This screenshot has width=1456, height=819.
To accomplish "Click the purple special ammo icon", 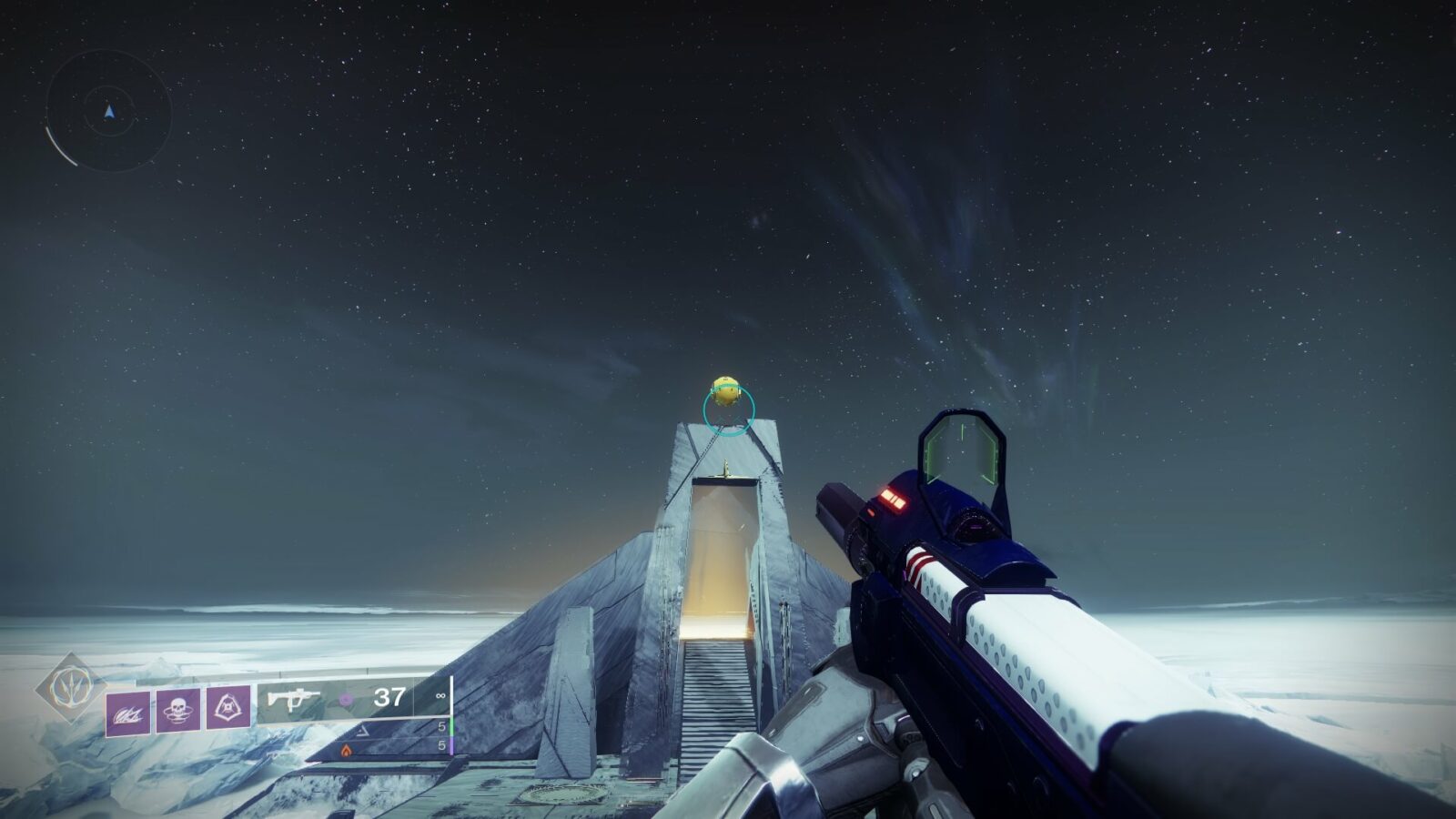I will tap(345, 700).
